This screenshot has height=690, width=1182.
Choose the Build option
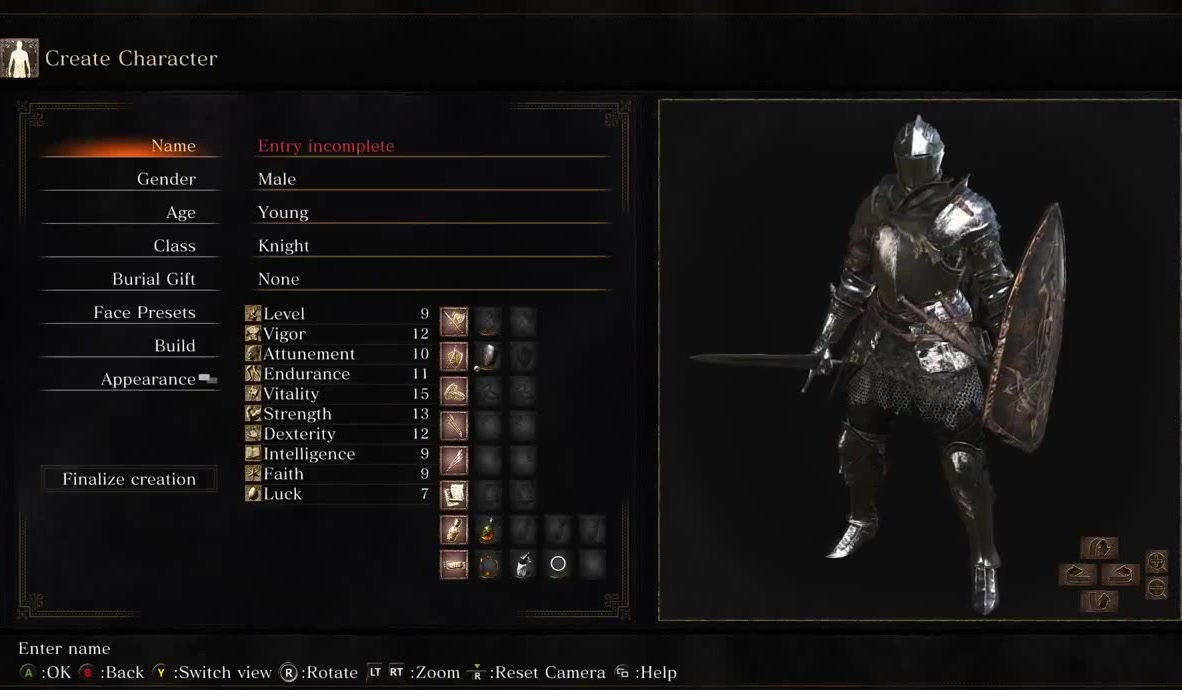174,346
